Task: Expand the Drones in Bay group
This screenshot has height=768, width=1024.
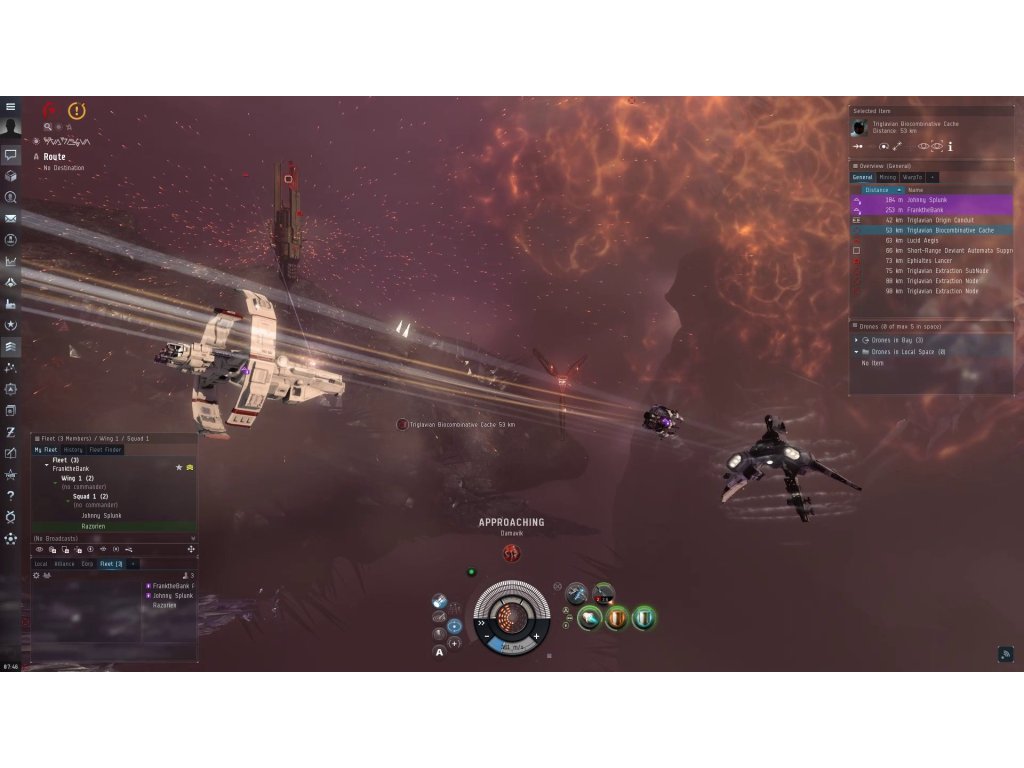Action: 856,340
